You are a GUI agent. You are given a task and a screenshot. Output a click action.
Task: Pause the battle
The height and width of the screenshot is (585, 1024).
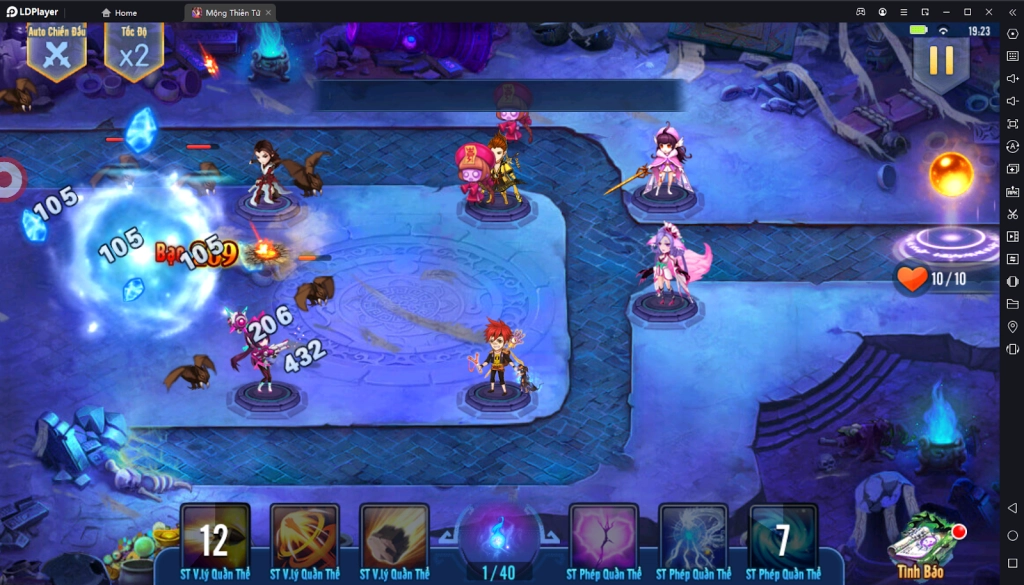pyautogui.click(x=941, y=60)
